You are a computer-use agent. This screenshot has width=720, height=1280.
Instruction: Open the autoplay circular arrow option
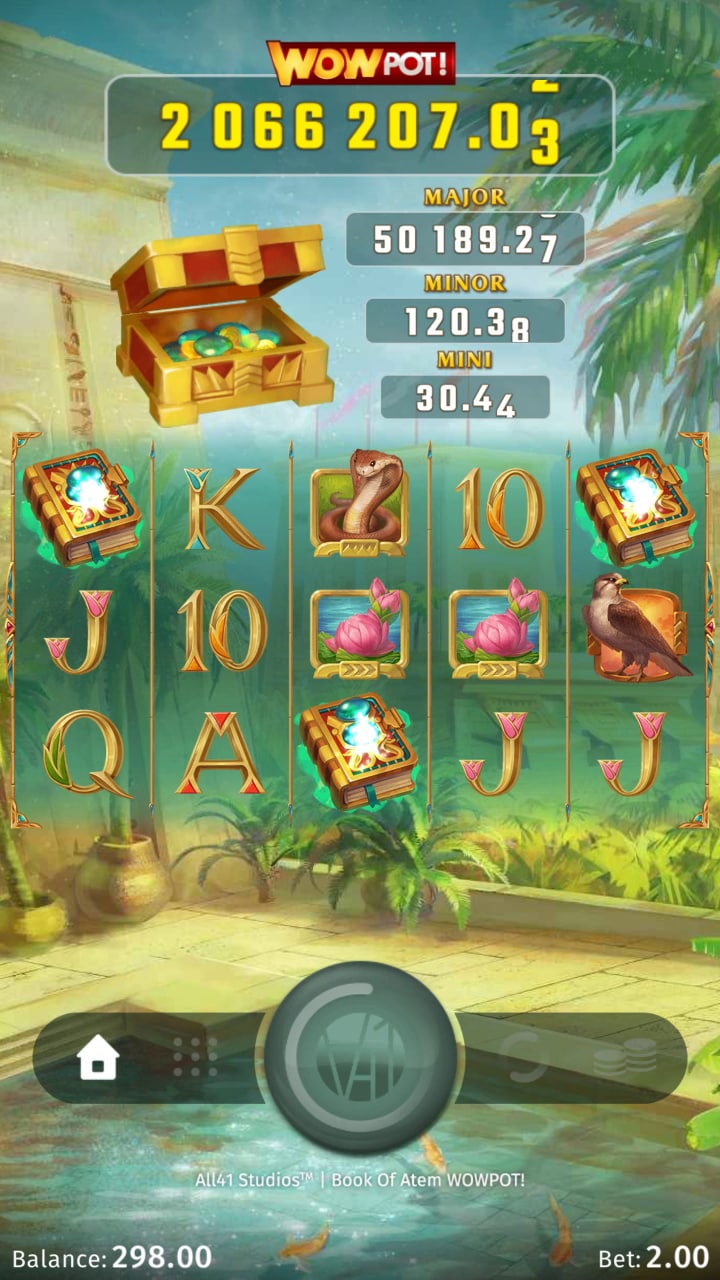(527, 1057)
